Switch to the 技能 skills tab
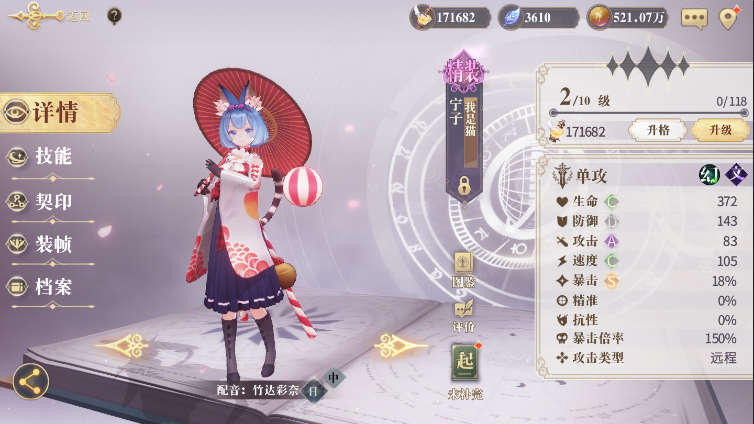The image size is (754, 424). [x=52, y=157]
